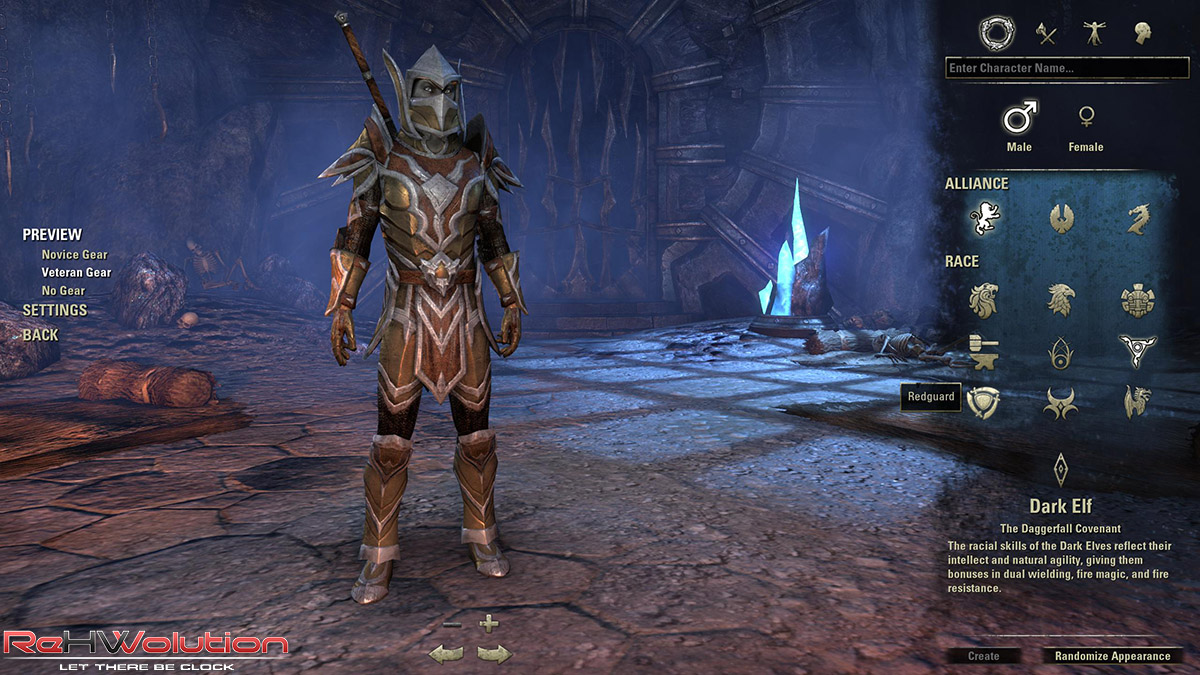Choose the eagle head race icon
The image size is (1200, 675).
(1061, 299)
